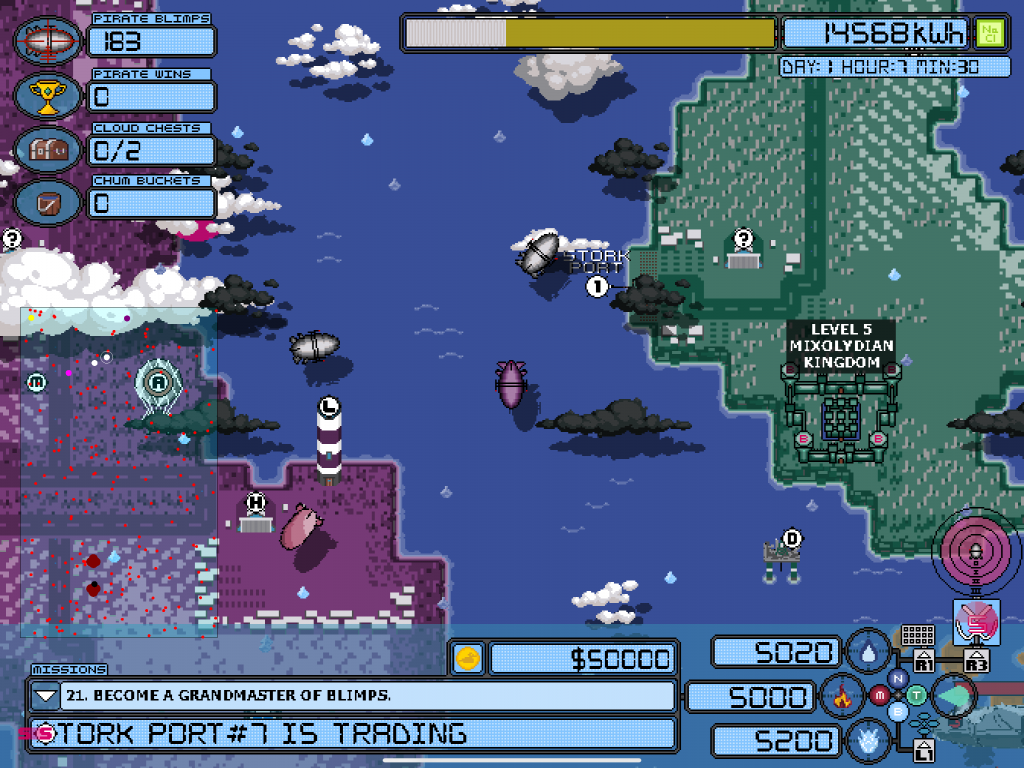The height and width of the screenshot is (768, 1024).
Task: Toggle the green NaCl indicator icon
Action: (x=989, y=33)
